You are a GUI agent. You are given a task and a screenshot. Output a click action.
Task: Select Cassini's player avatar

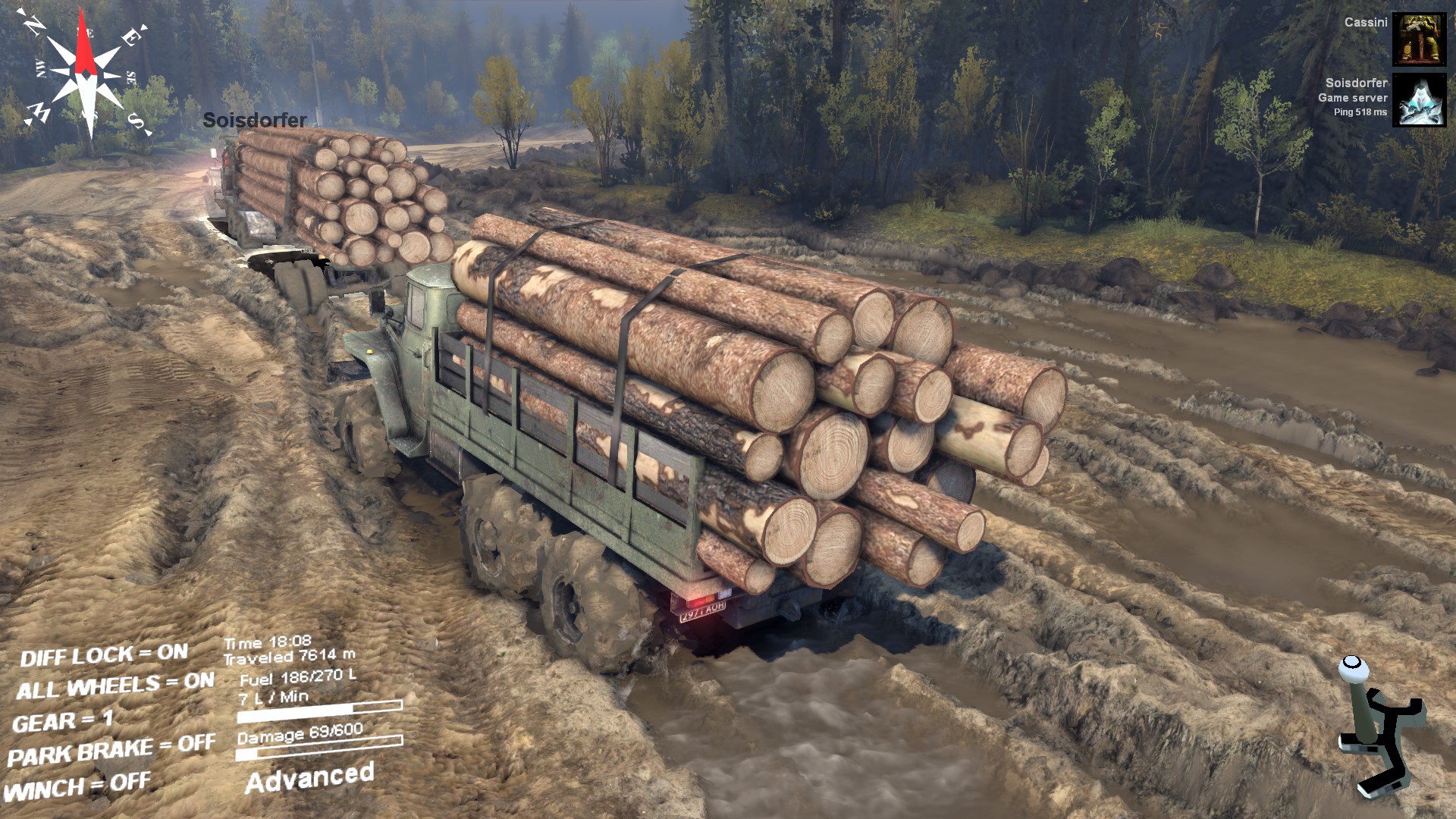1419,39
